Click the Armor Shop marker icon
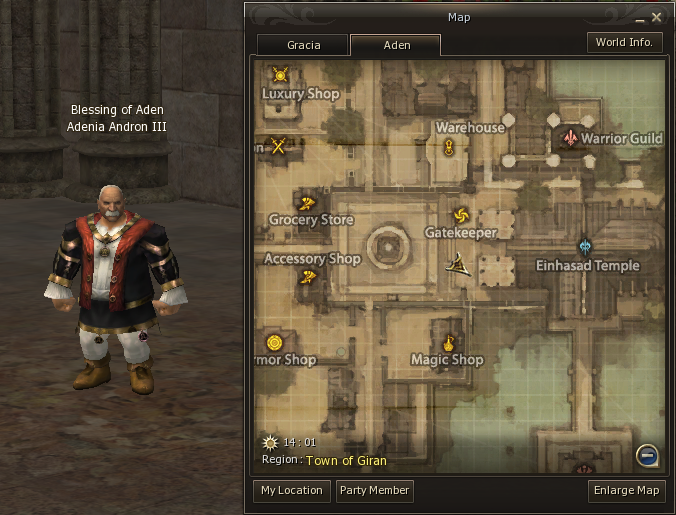The height and width of the screenshot is (515, 676). click(273, 343)
